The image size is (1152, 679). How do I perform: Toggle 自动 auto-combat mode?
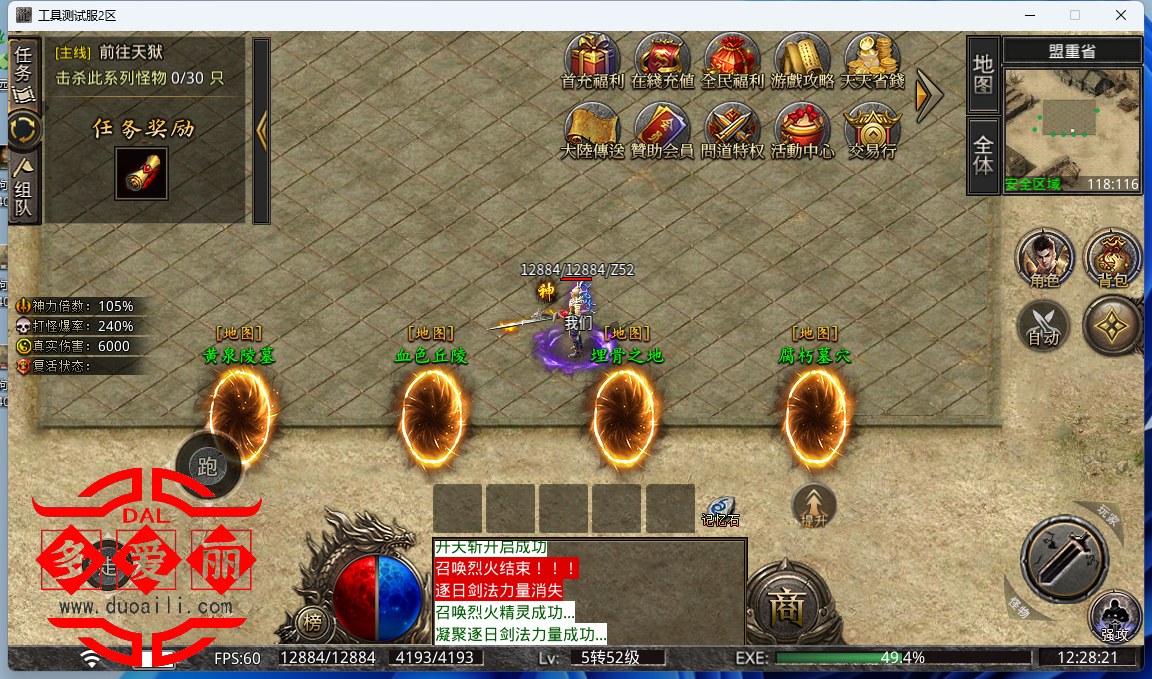tap(1044, 327)
